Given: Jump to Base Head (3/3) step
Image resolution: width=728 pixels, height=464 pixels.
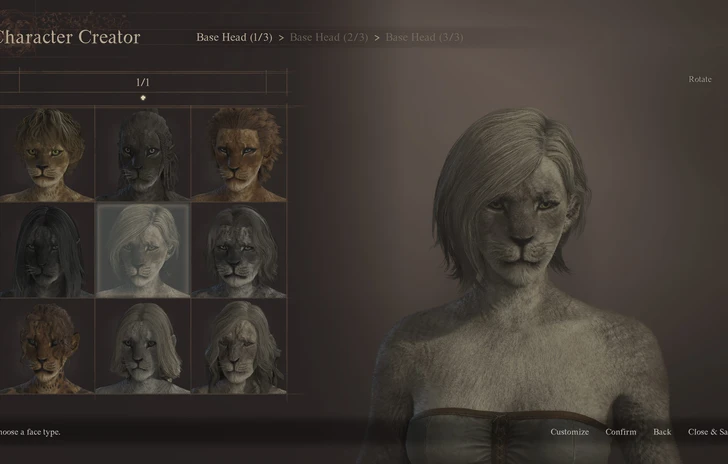Looking at the screenshot, I should 424,37.
